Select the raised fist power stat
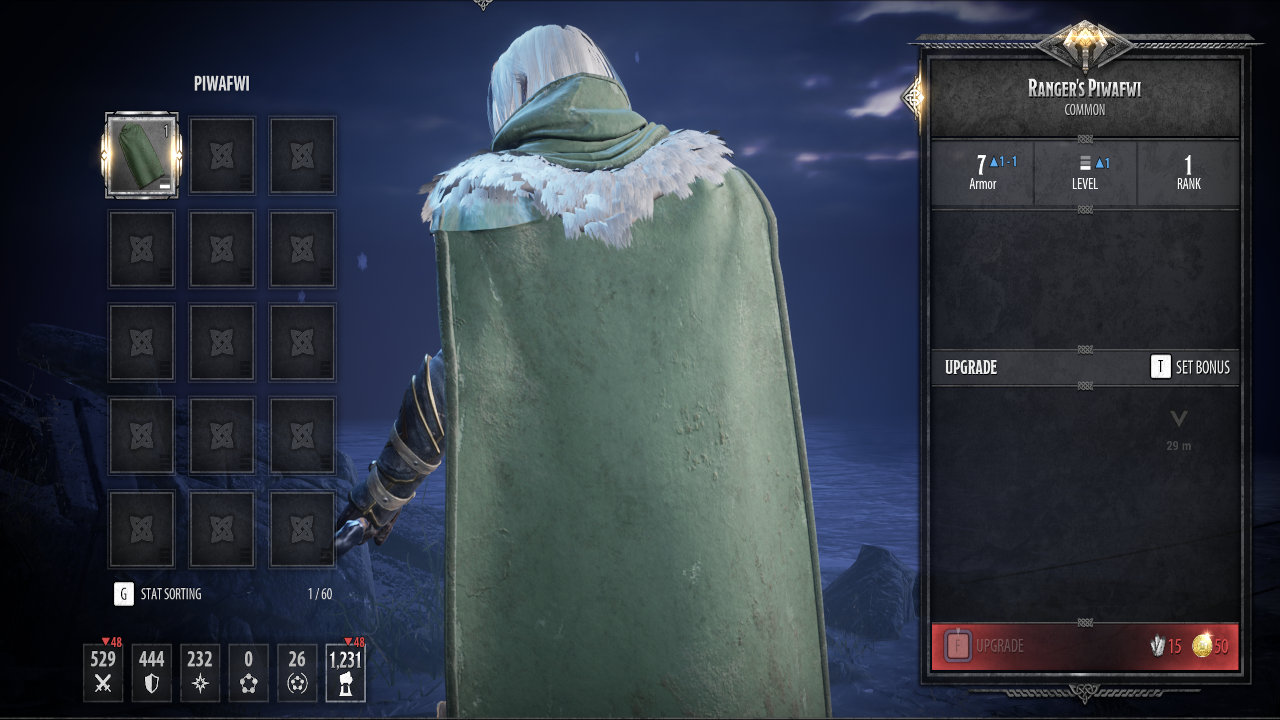 [345, 672]
